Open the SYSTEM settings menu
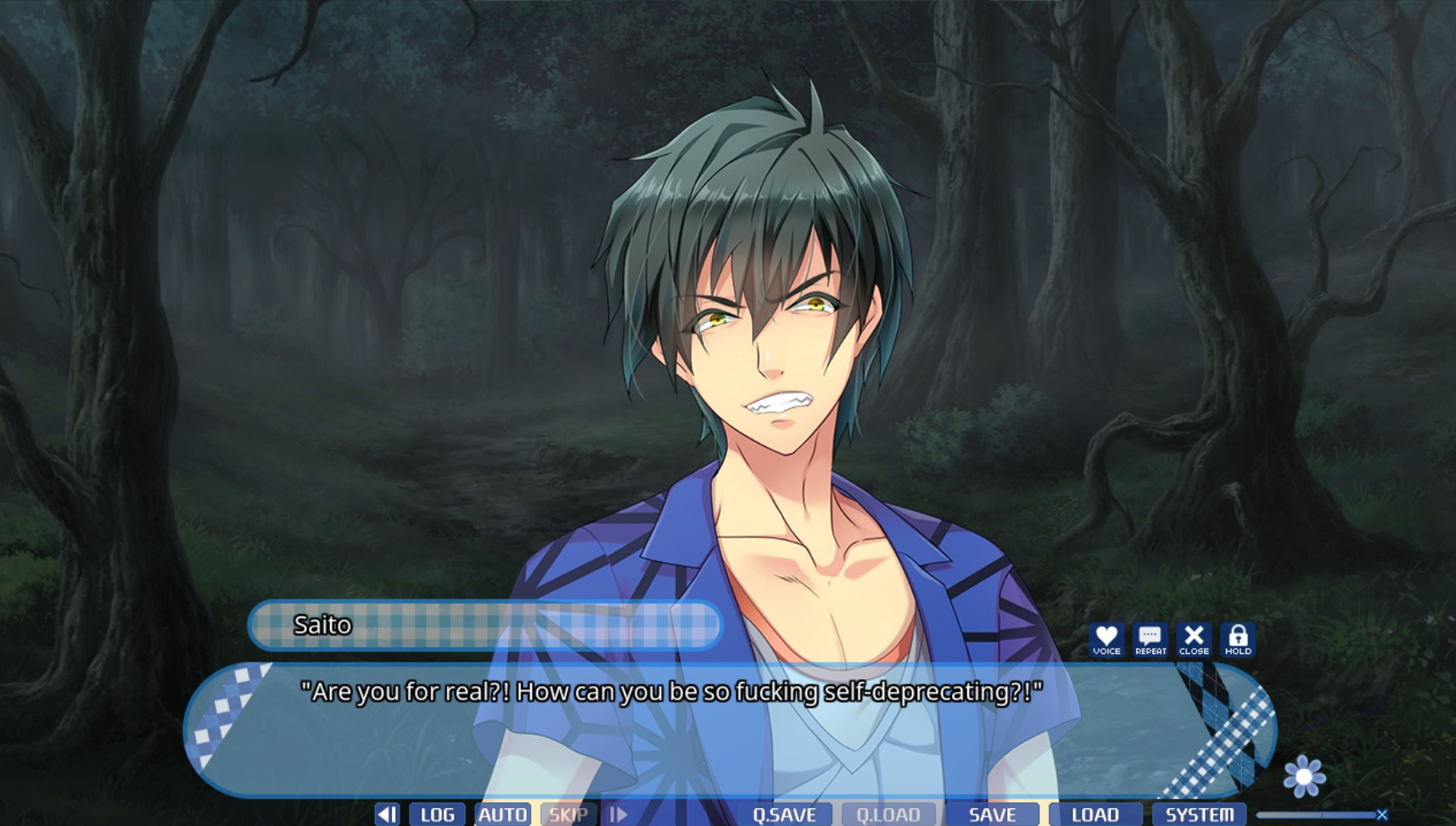The width and height of the screenshot is (1456, 826). 1199,815
